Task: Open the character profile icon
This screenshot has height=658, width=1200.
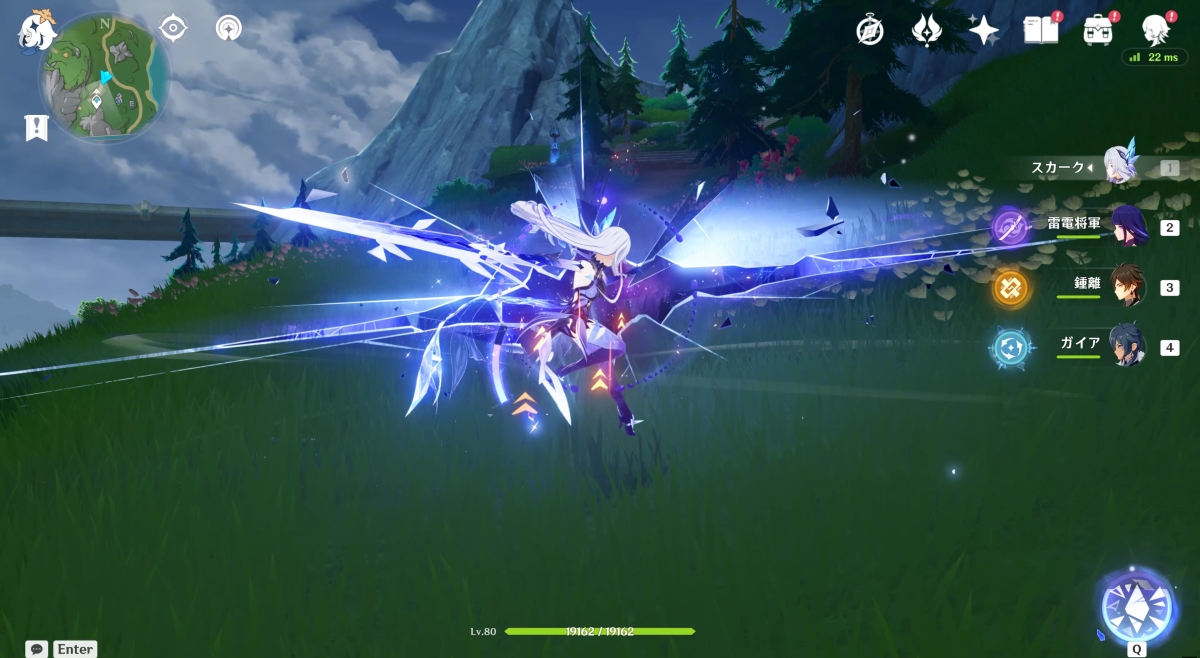Action: [x=1156, y=30]
